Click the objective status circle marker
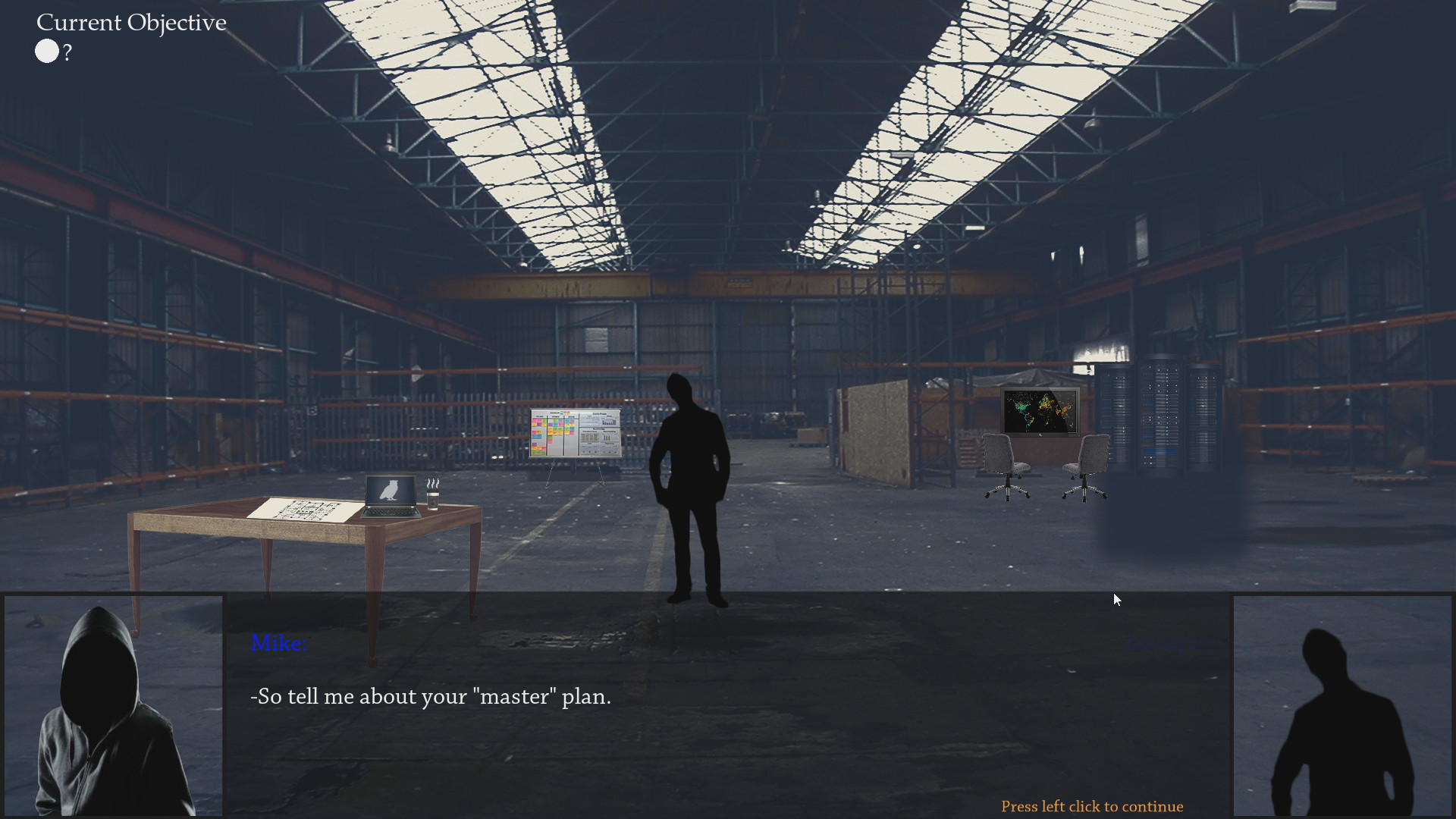Screen dimensions: 1456x819 tap(46, 51)
